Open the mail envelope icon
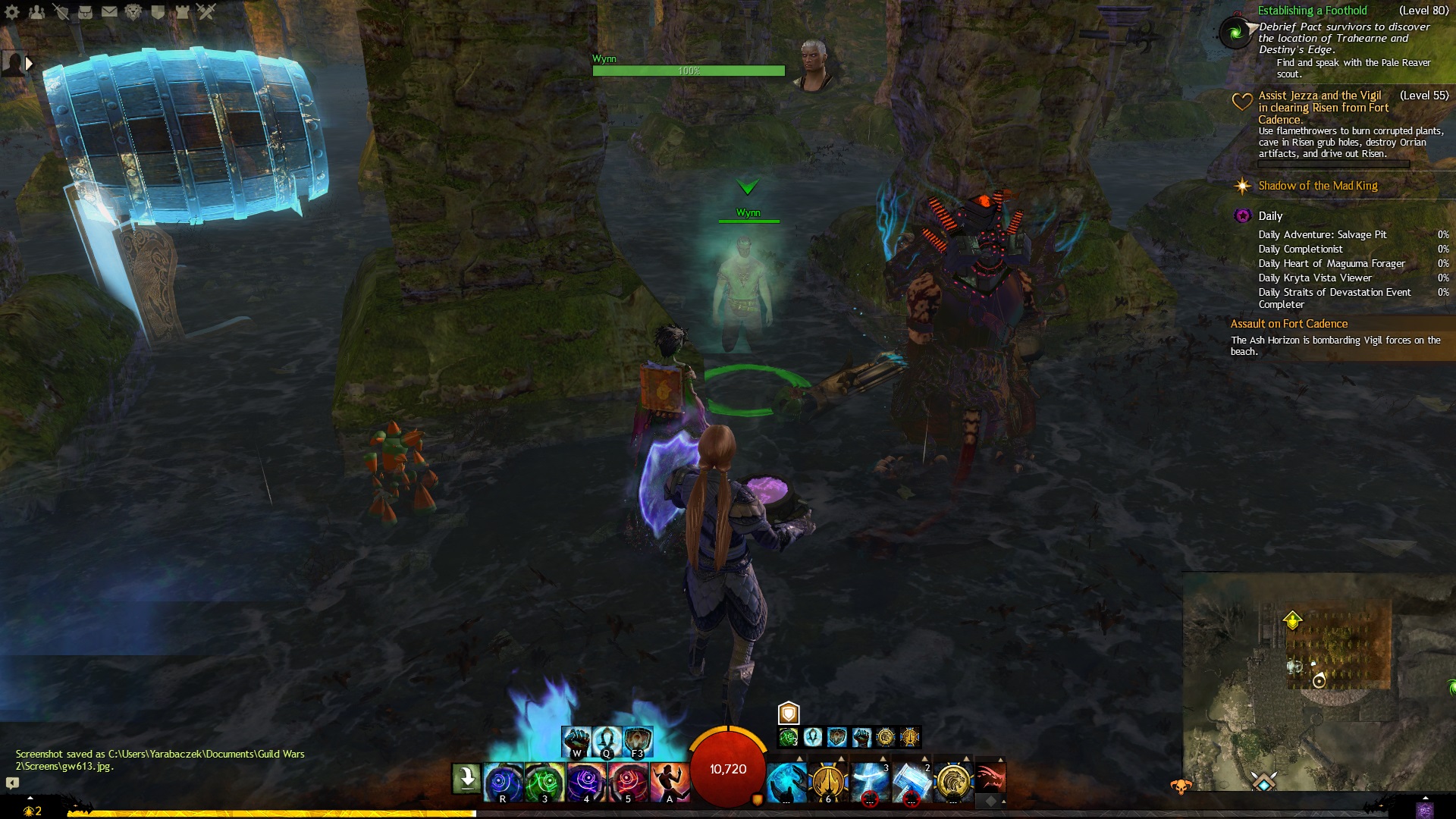 click(x=109, y=12)
